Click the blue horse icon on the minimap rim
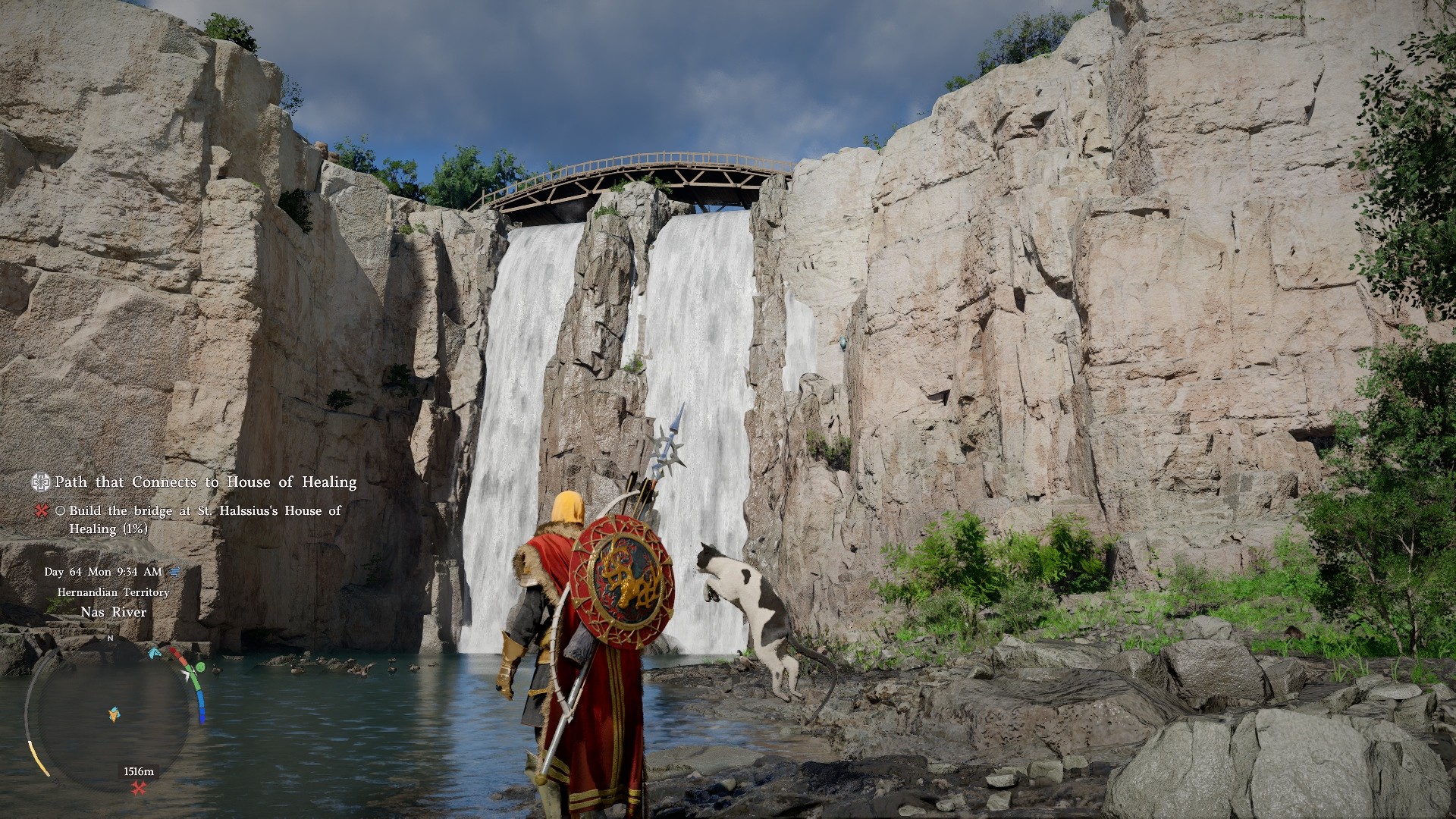 pyautogui.click(x=156, y=652)
